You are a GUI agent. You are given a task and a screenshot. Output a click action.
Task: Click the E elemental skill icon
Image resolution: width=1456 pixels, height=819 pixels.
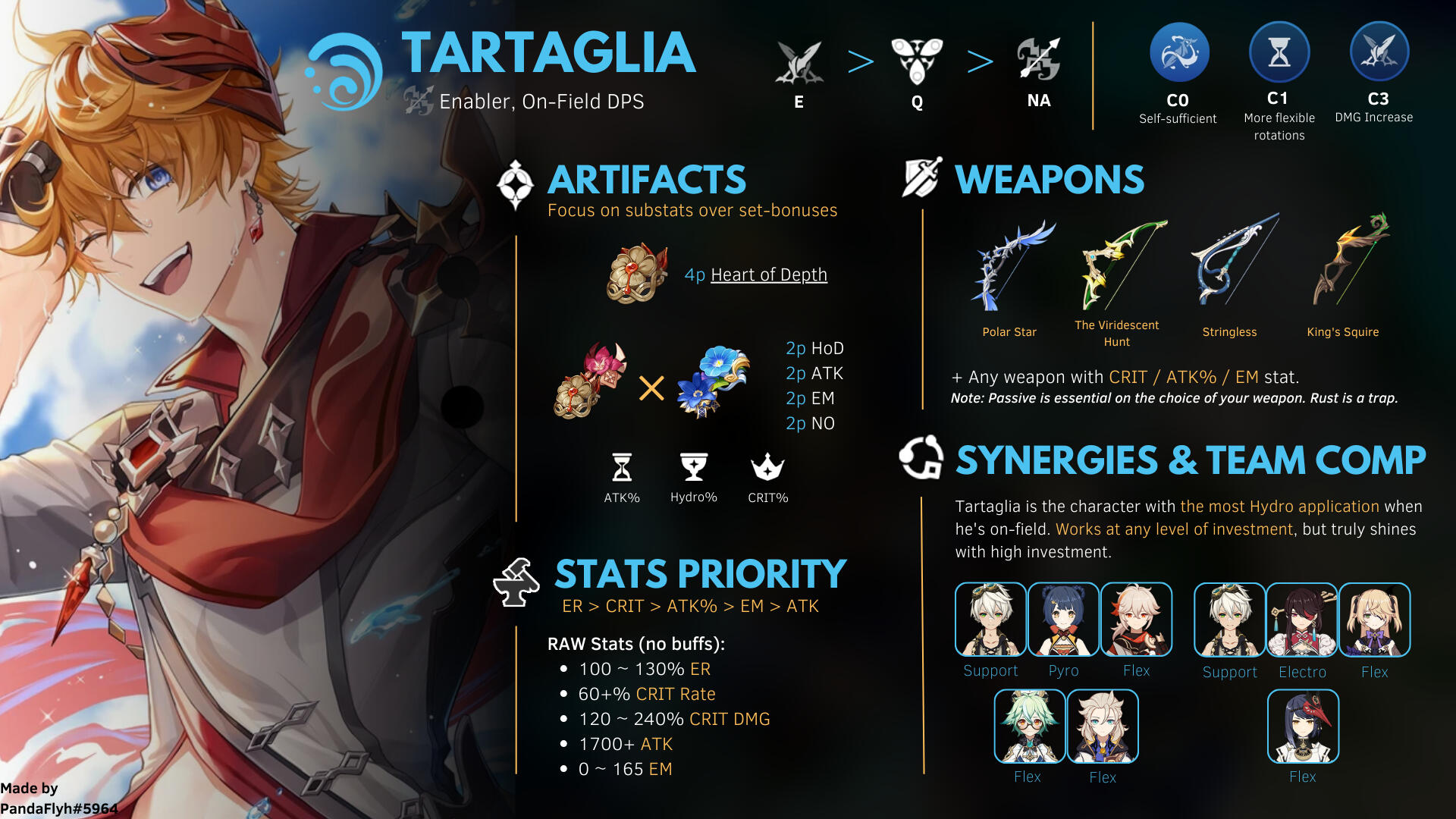[x=799, y=61]
